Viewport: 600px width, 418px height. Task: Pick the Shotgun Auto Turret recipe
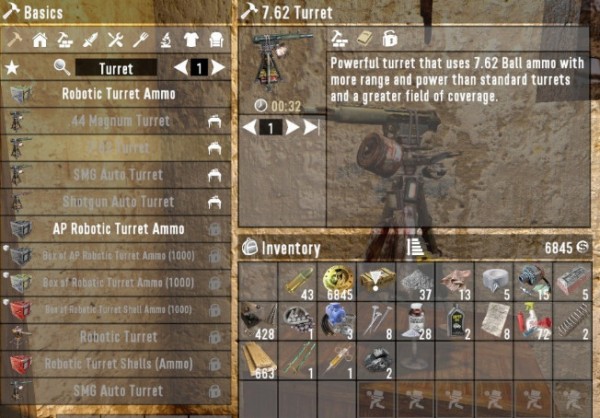click(118, 202)
